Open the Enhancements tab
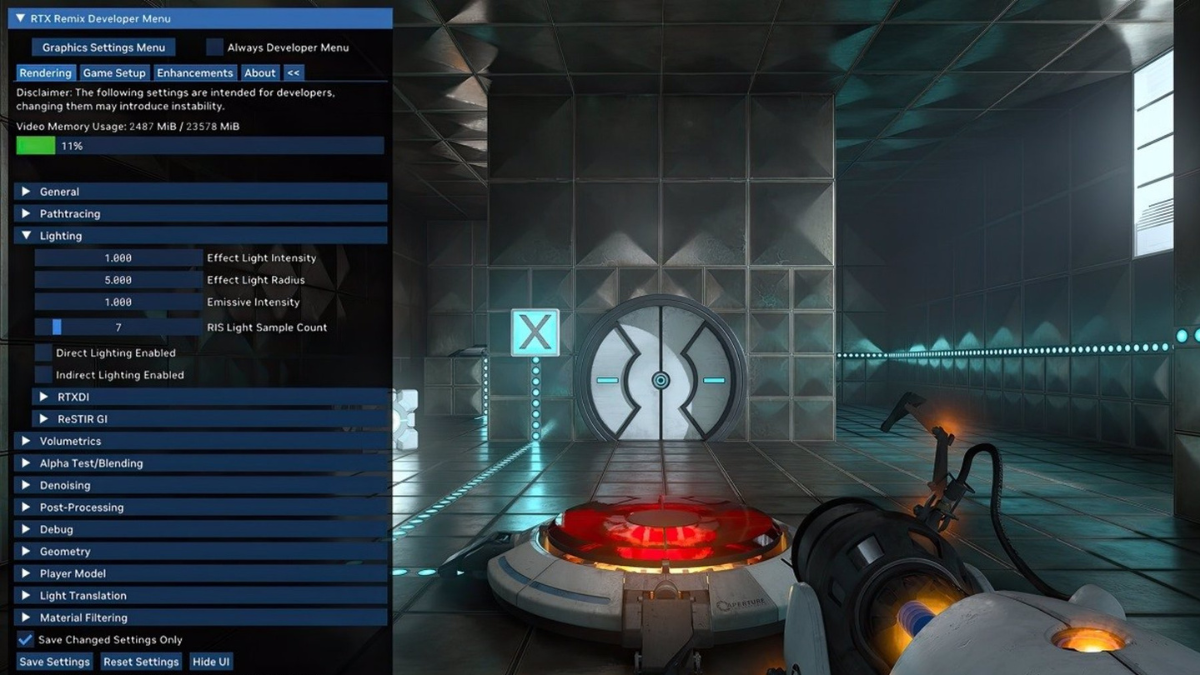The width and height of the screenshot is (1200, 675). point(195,73)
